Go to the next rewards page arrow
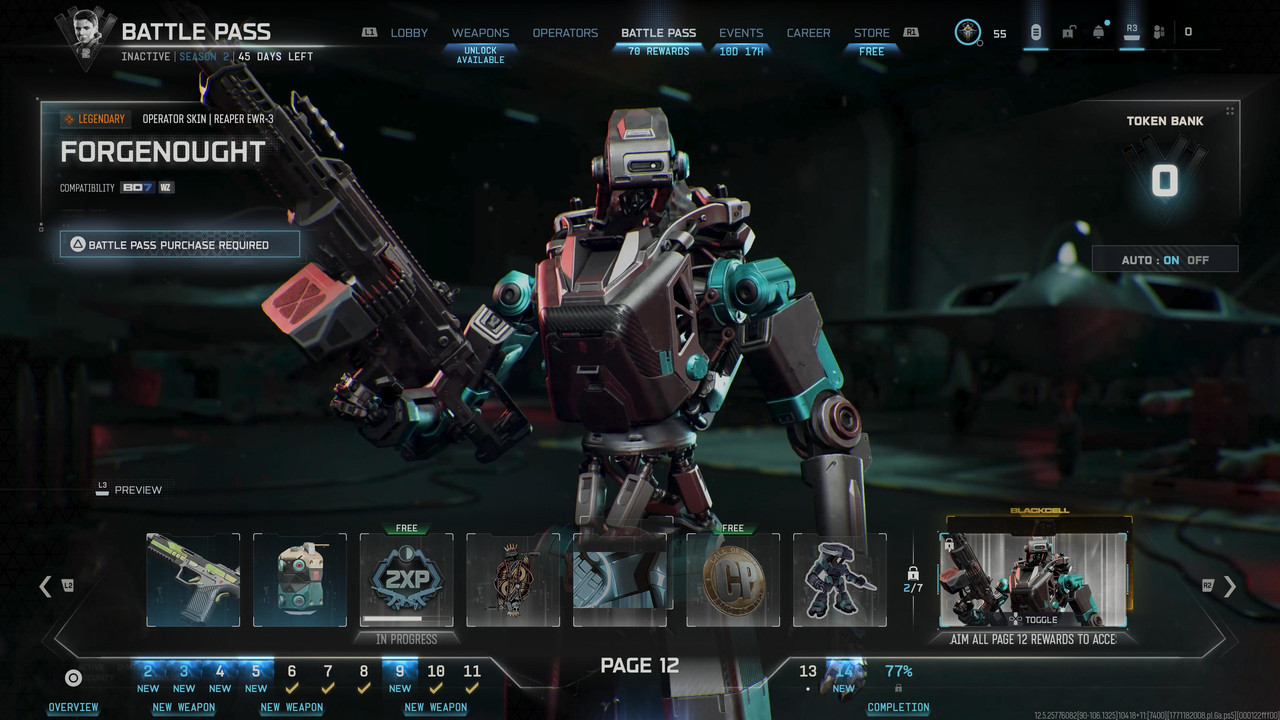 click(x=1230, y=587)
